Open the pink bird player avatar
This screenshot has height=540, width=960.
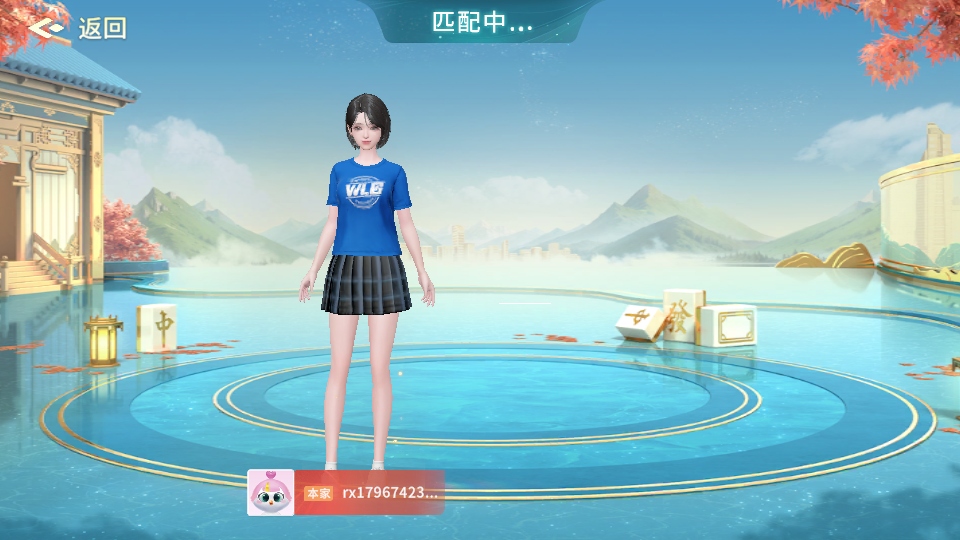pos(270,492)
